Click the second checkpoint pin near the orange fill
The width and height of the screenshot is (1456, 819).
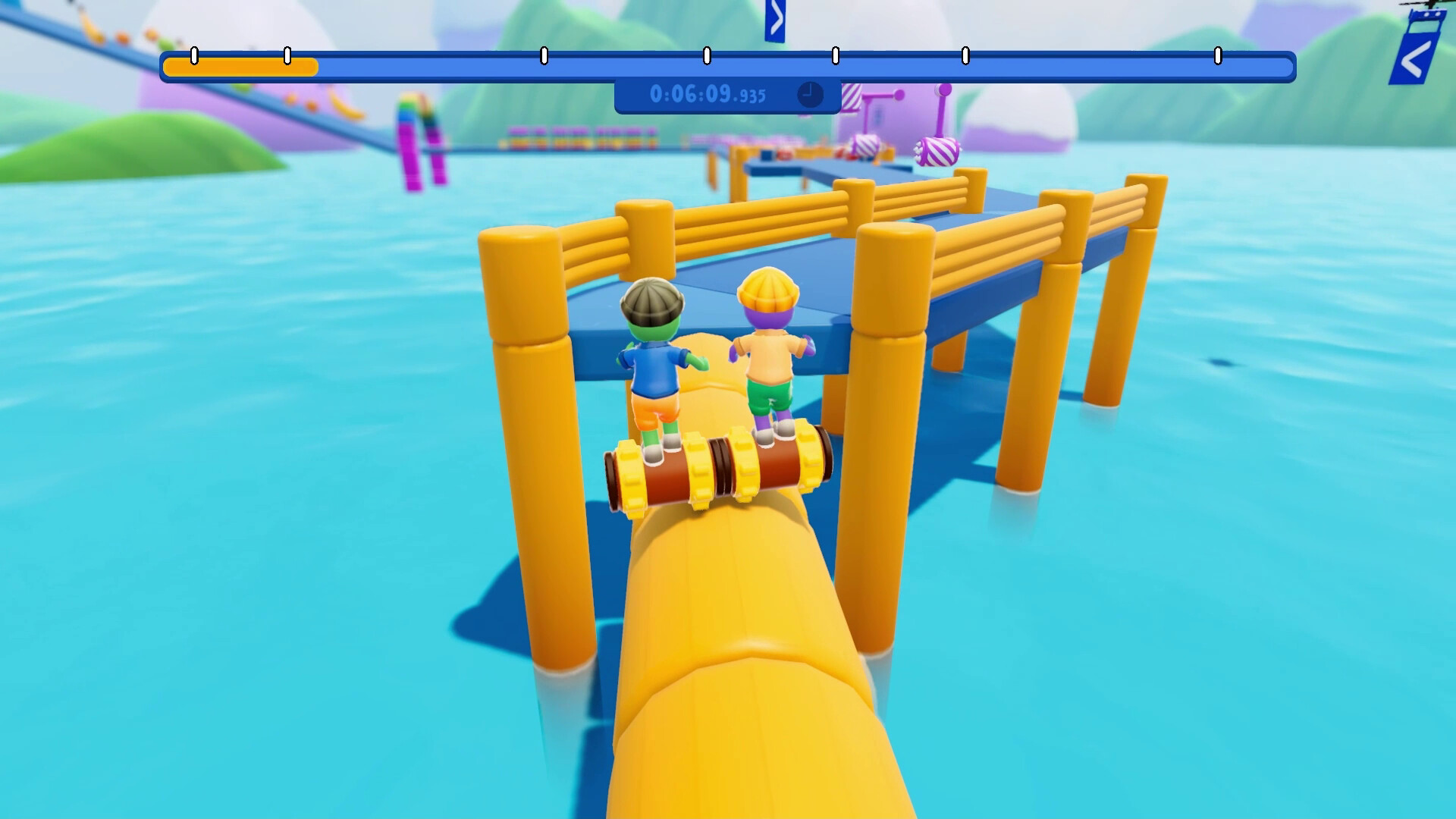(x=286, y=55)
